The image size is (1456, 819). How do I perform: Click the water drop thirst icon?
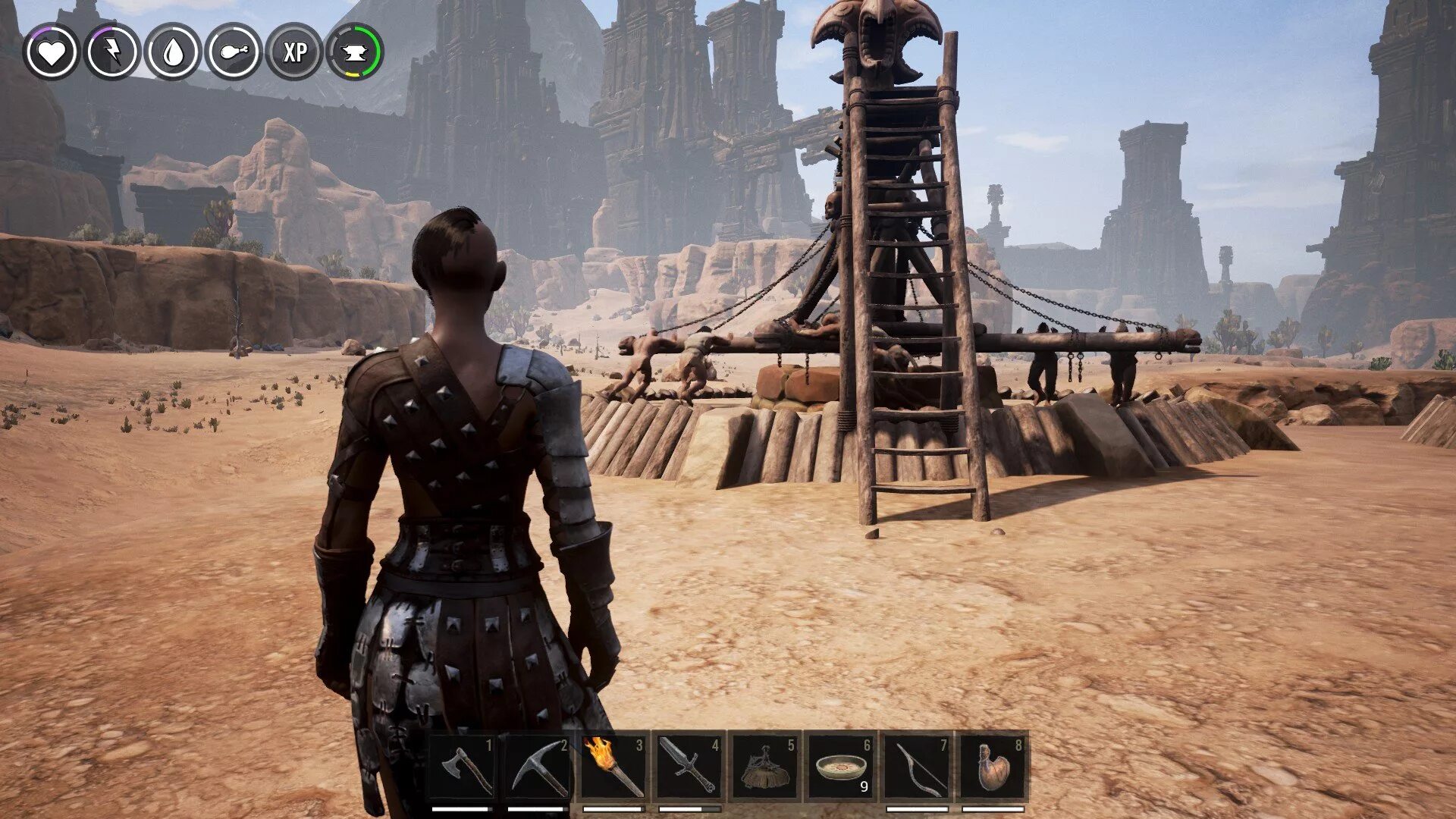tap(173, 52)
